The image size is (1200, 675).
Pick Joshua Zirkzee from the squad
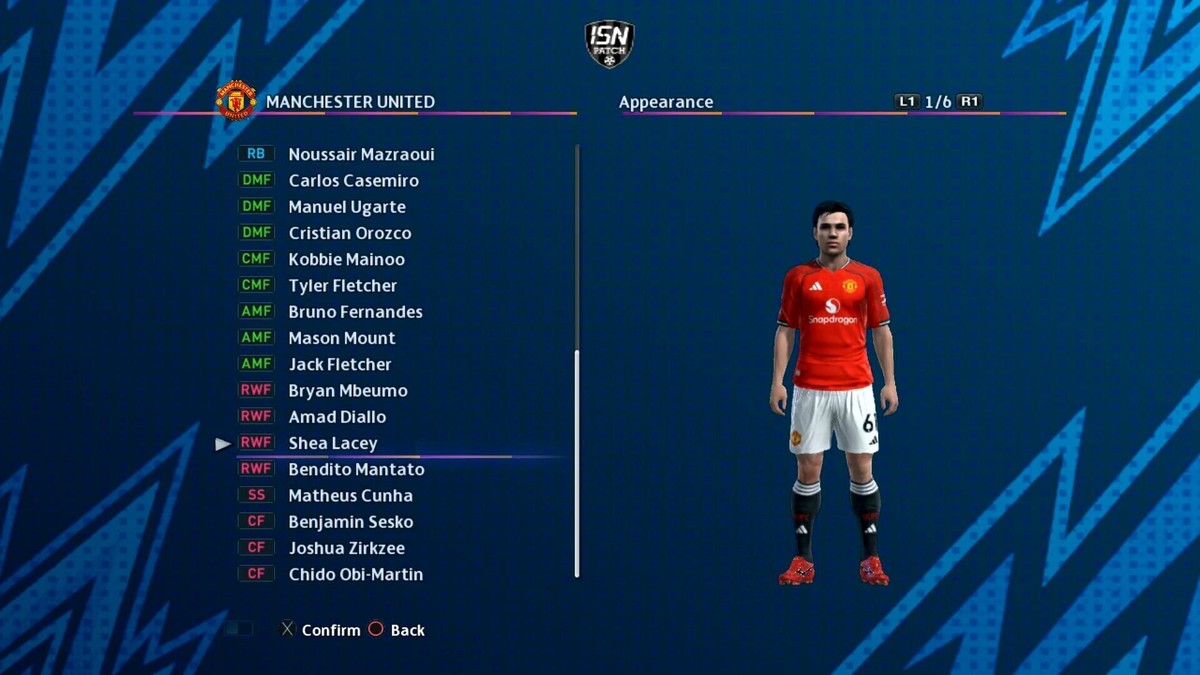coord(346,548)
